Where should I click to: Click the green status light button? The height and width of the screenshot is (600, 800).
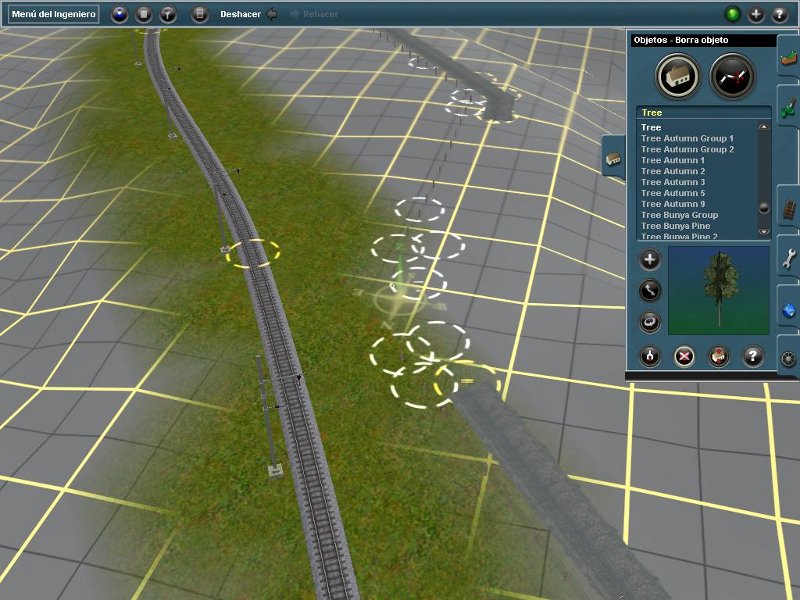click(x=732, y=14)
